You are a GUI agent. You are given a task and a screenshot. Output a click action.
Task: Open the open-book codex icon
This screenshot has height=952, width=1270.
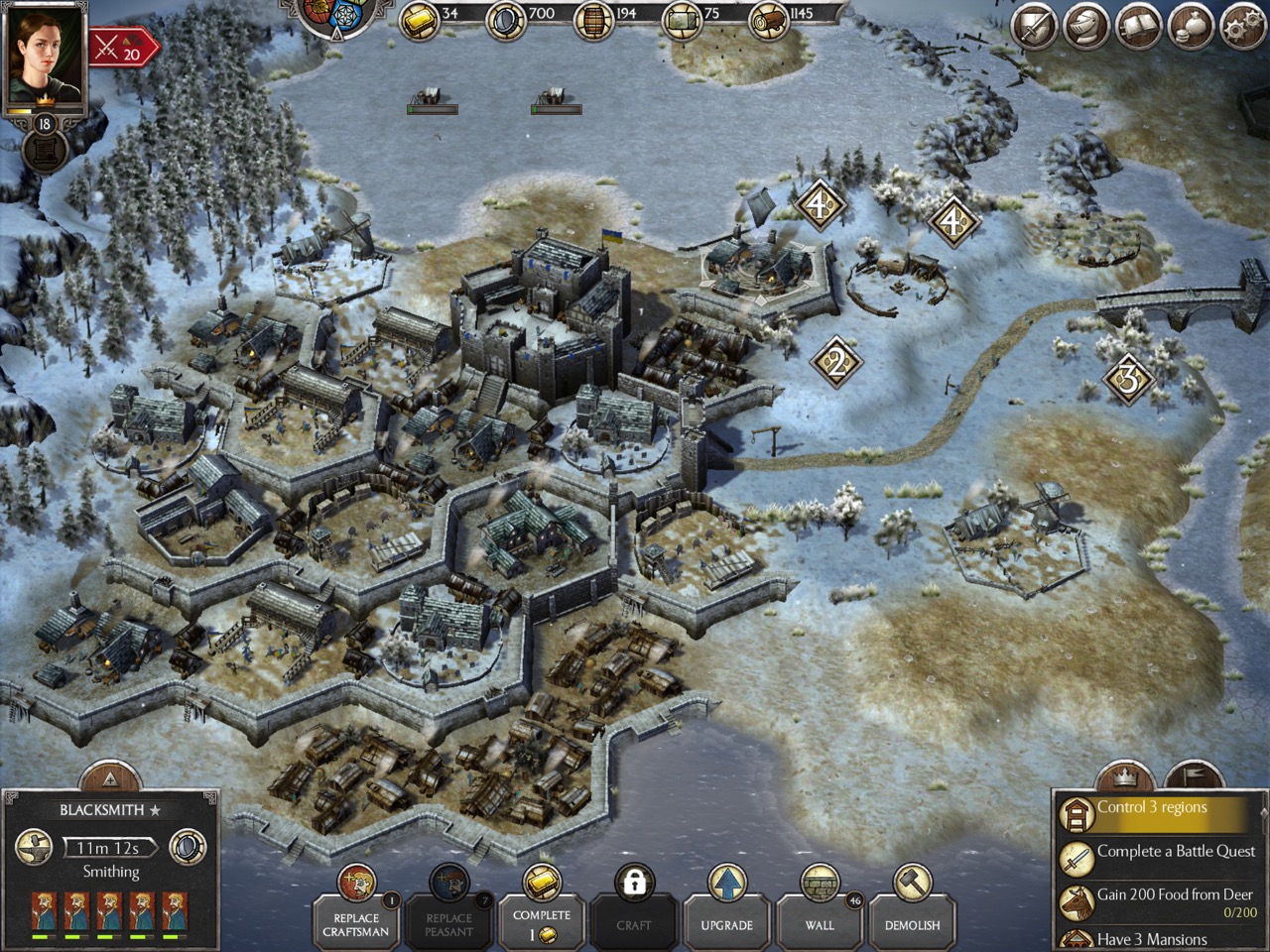click(x=1138, y=27)
